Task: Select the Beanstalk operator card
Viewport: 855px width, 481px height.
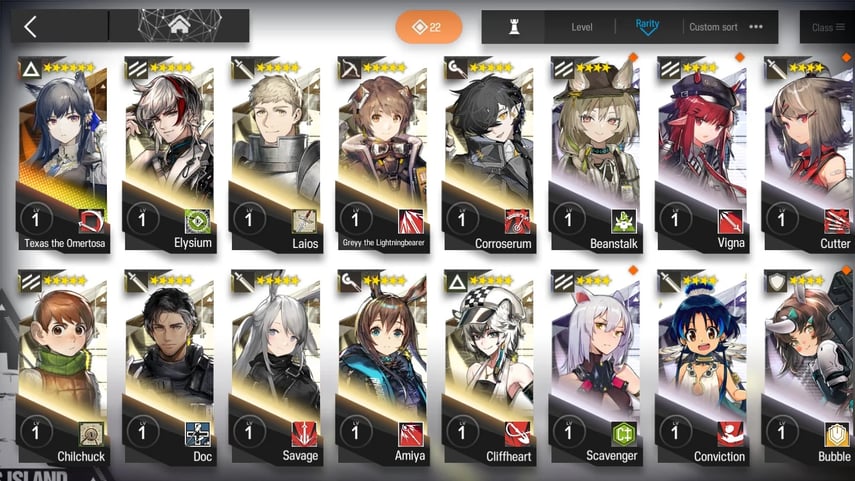Action: click(x=596, y=150)
